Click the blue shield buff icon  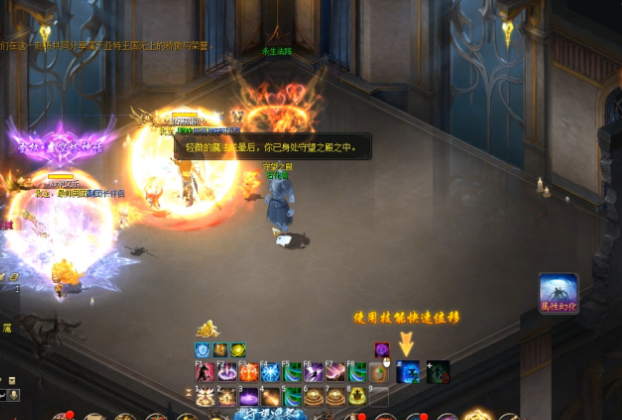coord(203,350)
